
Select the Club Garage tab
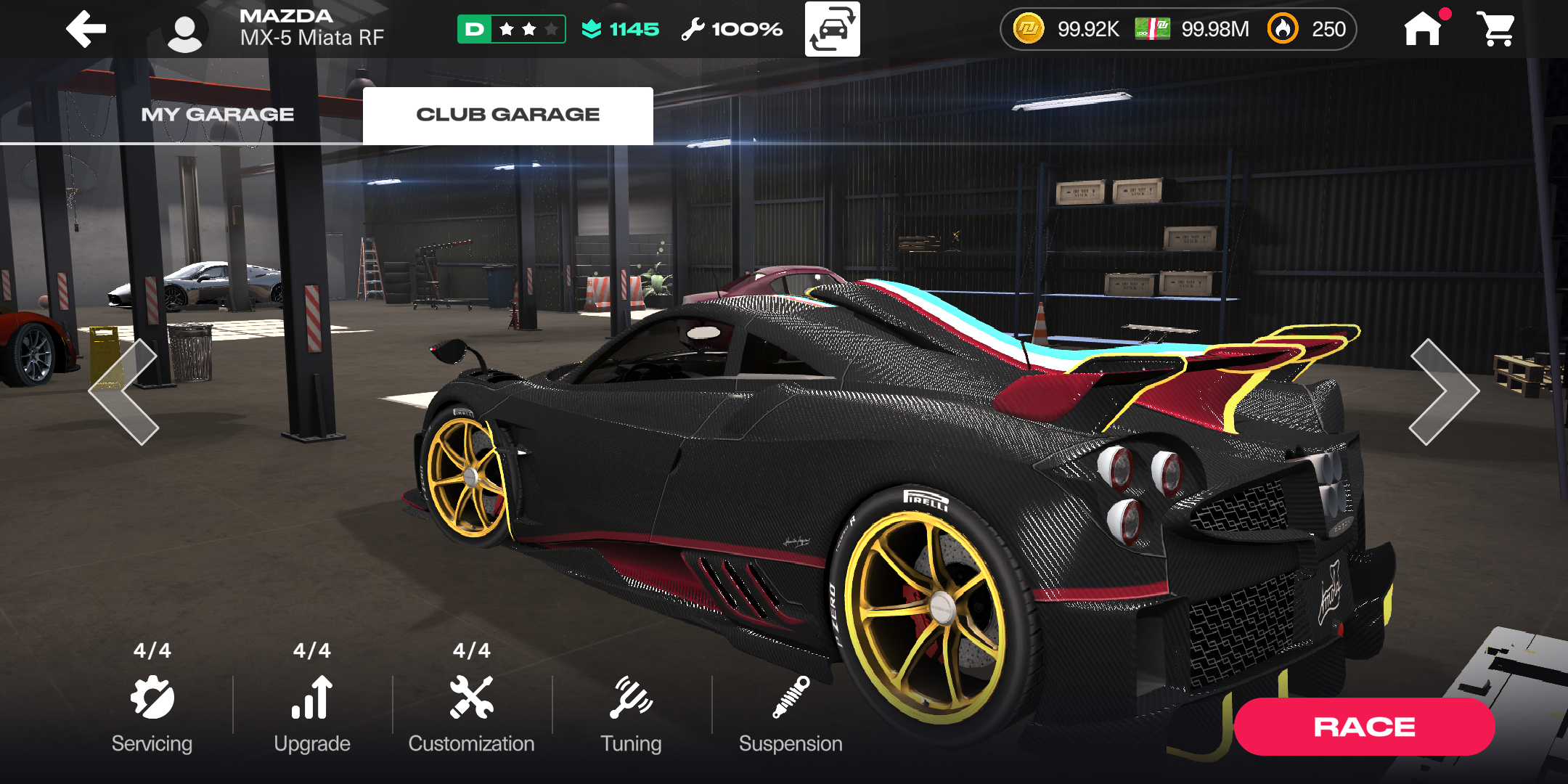click(x=507, y=115)
